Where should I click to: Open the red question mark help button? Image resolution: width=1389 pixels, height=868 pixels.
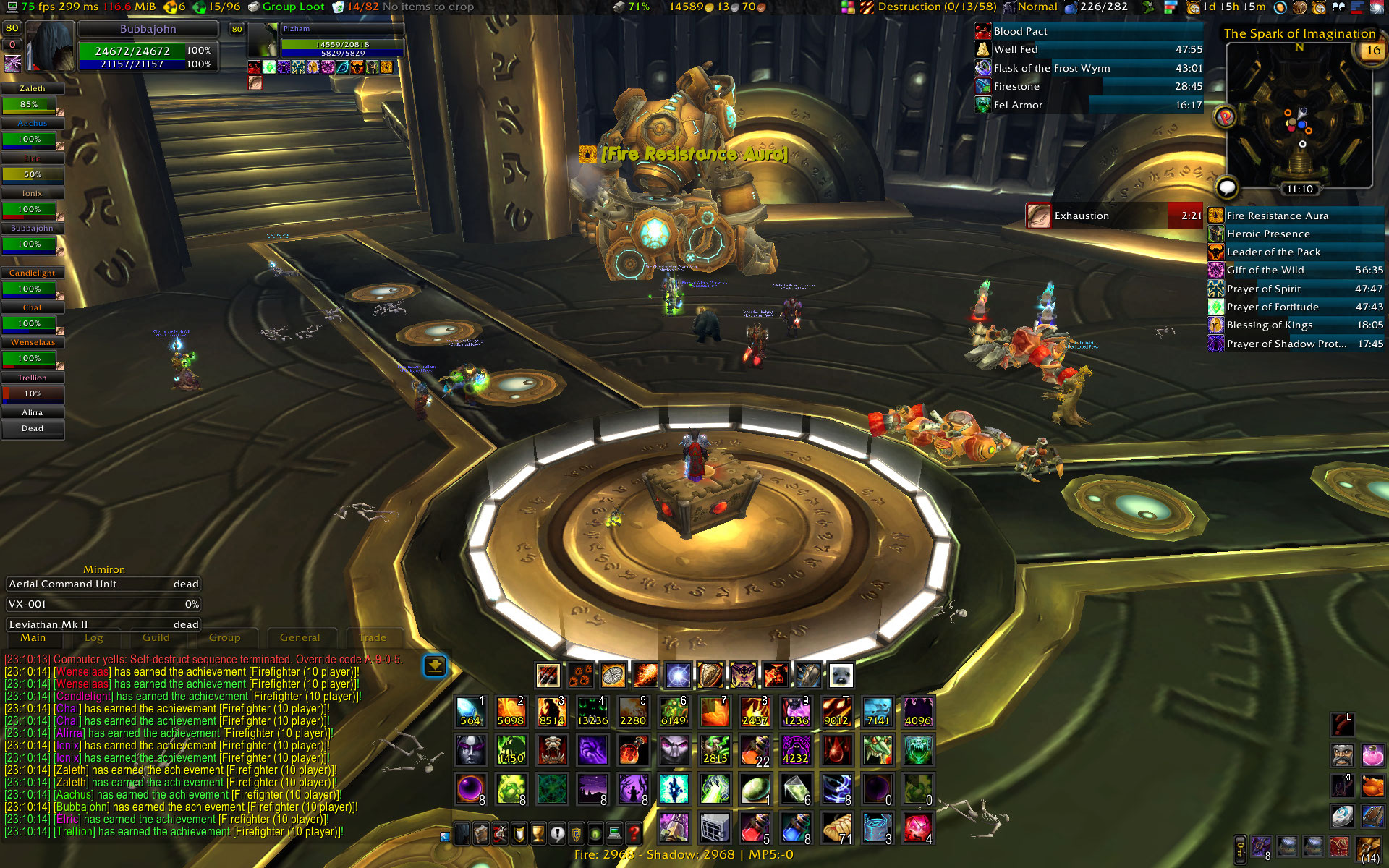(x=634, y=833)
